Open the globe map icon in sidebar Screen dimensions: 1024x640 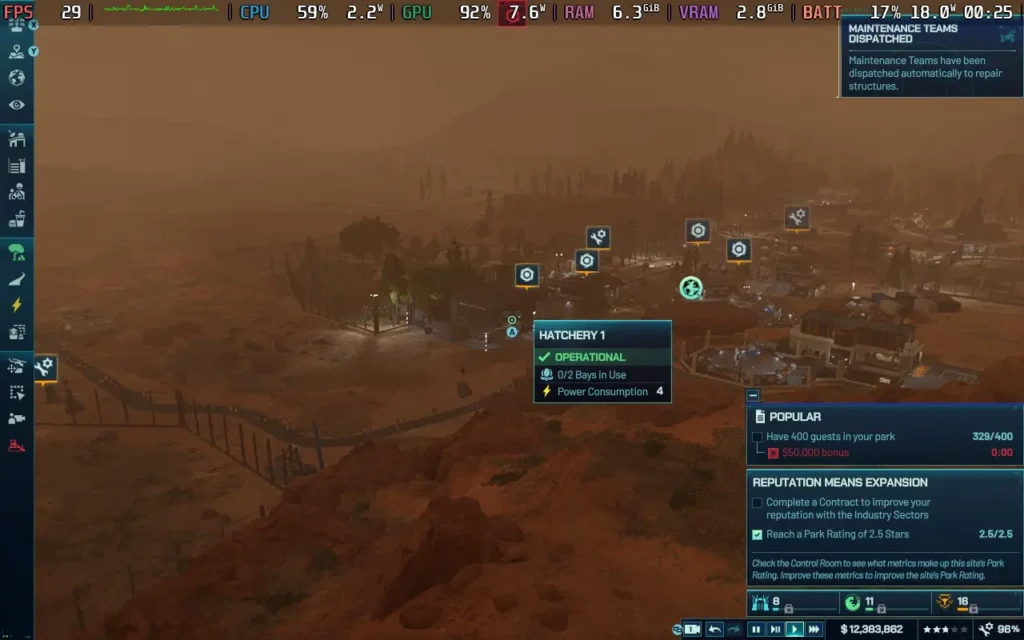tap(17, 78)
